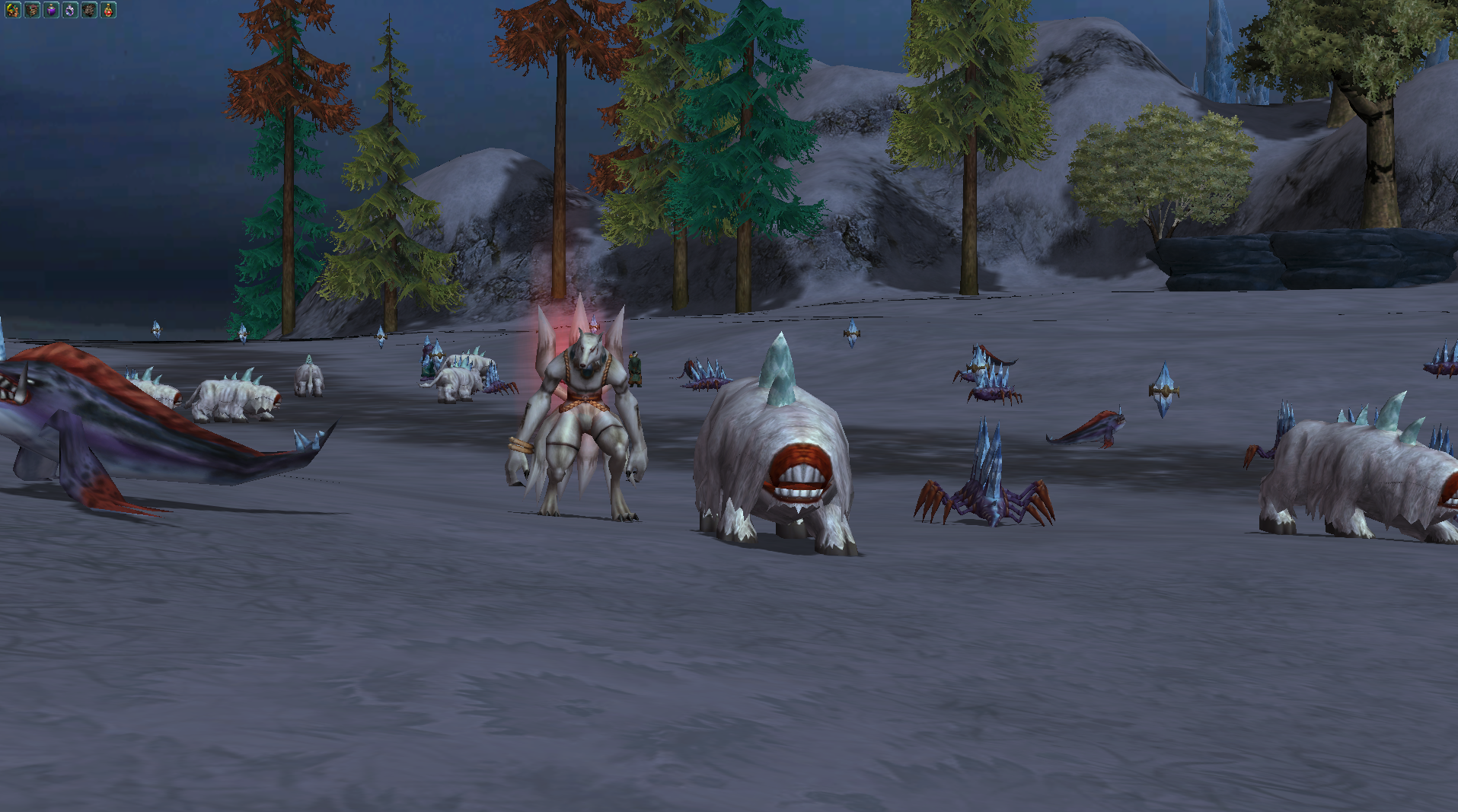Viewport: 1458px width, 812px height.
Task: Select the red potion flask icon
Action: click(x=108, y=10)
